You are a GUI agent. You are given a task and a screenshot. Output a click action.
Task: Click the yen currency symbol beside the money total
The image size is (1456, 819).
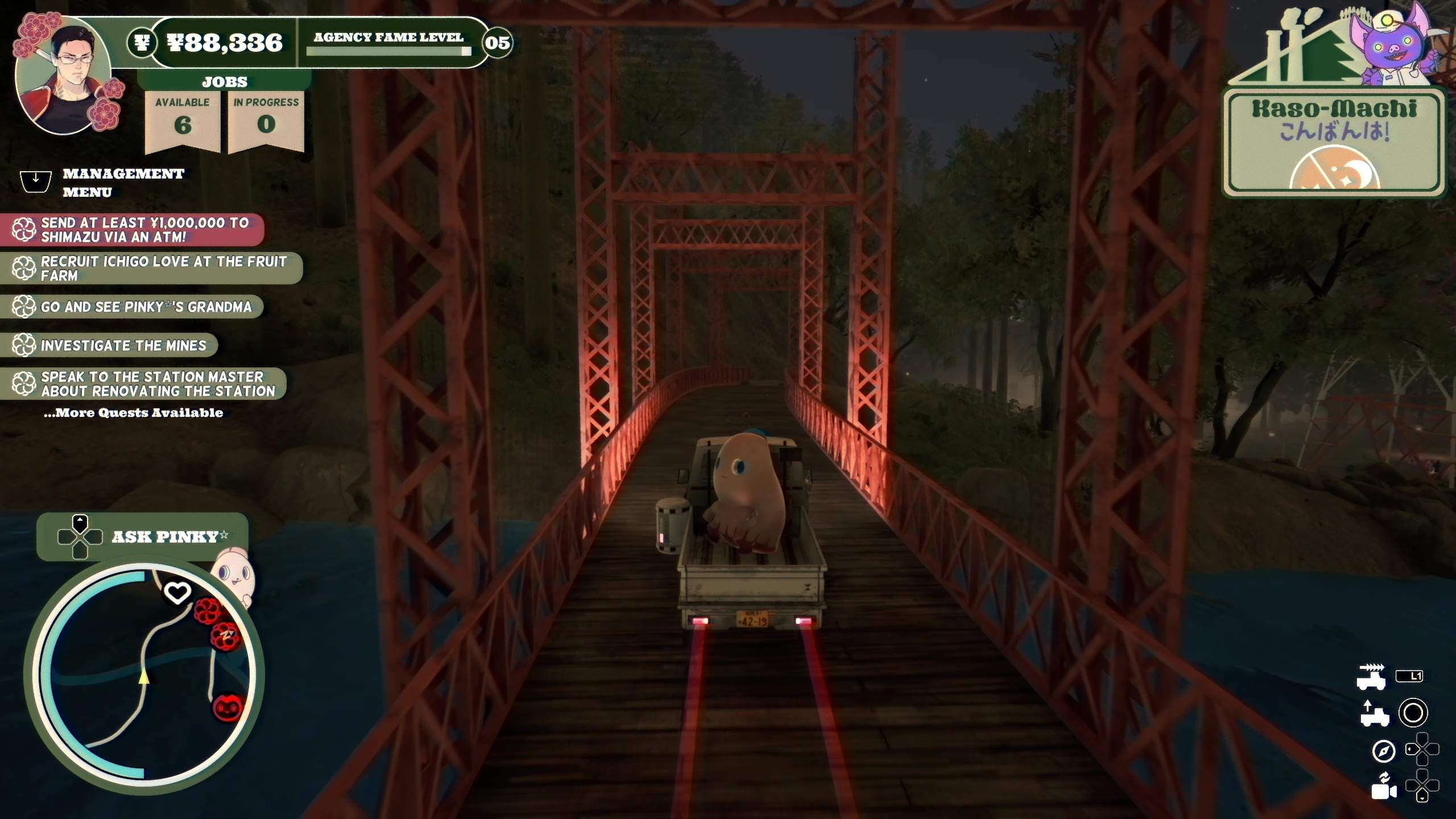click(143, 42)
